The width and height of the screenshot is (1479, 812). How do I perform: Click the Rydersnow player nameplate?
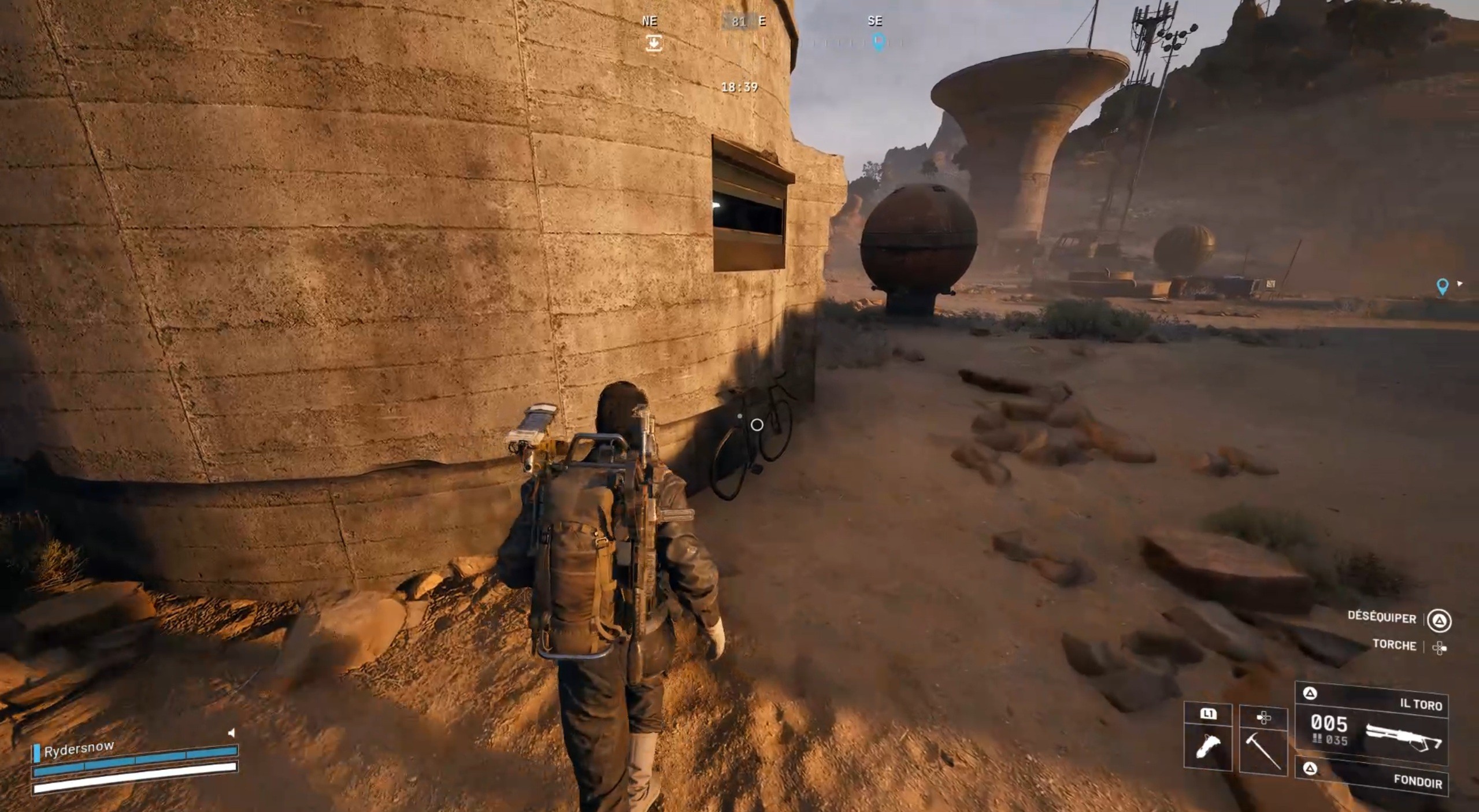click(79, 749)
